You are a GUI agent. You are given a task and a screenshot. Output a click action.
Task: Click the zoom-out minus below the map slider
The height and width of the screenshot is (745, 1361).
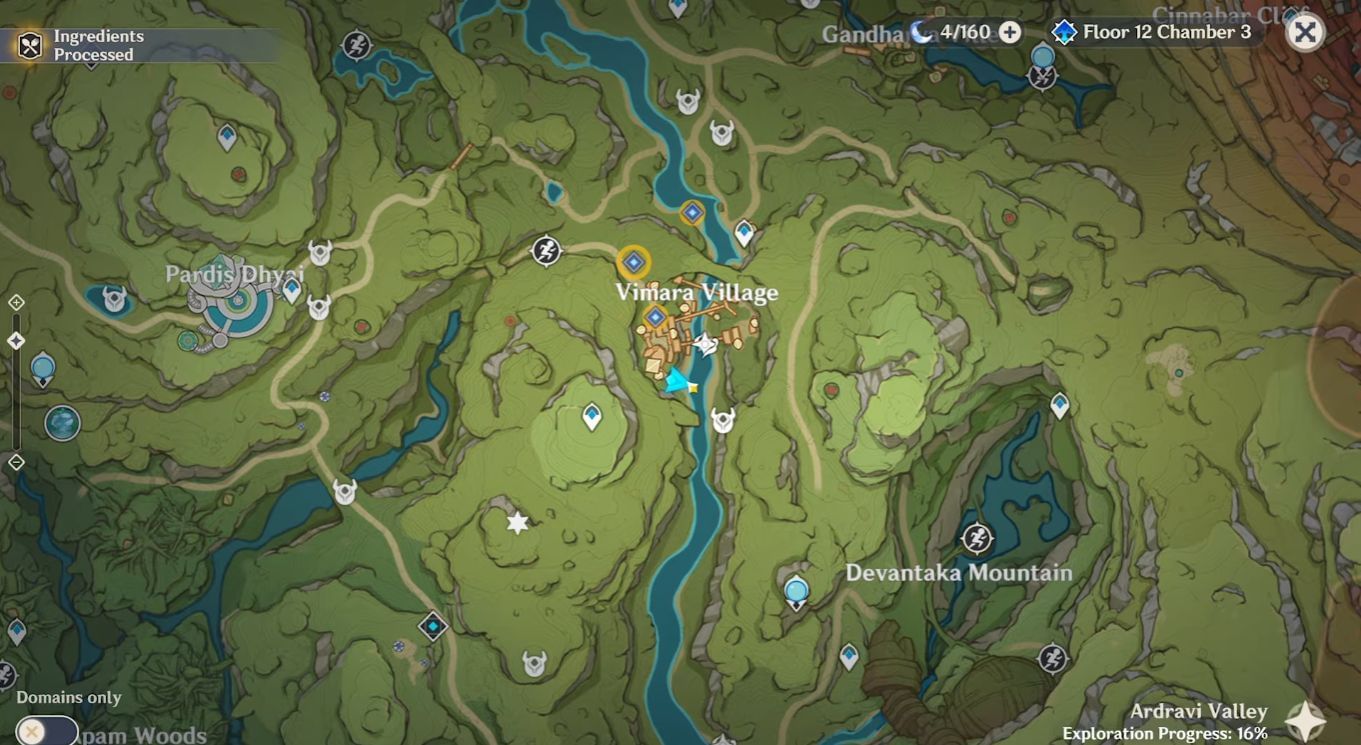click(15, 464)
